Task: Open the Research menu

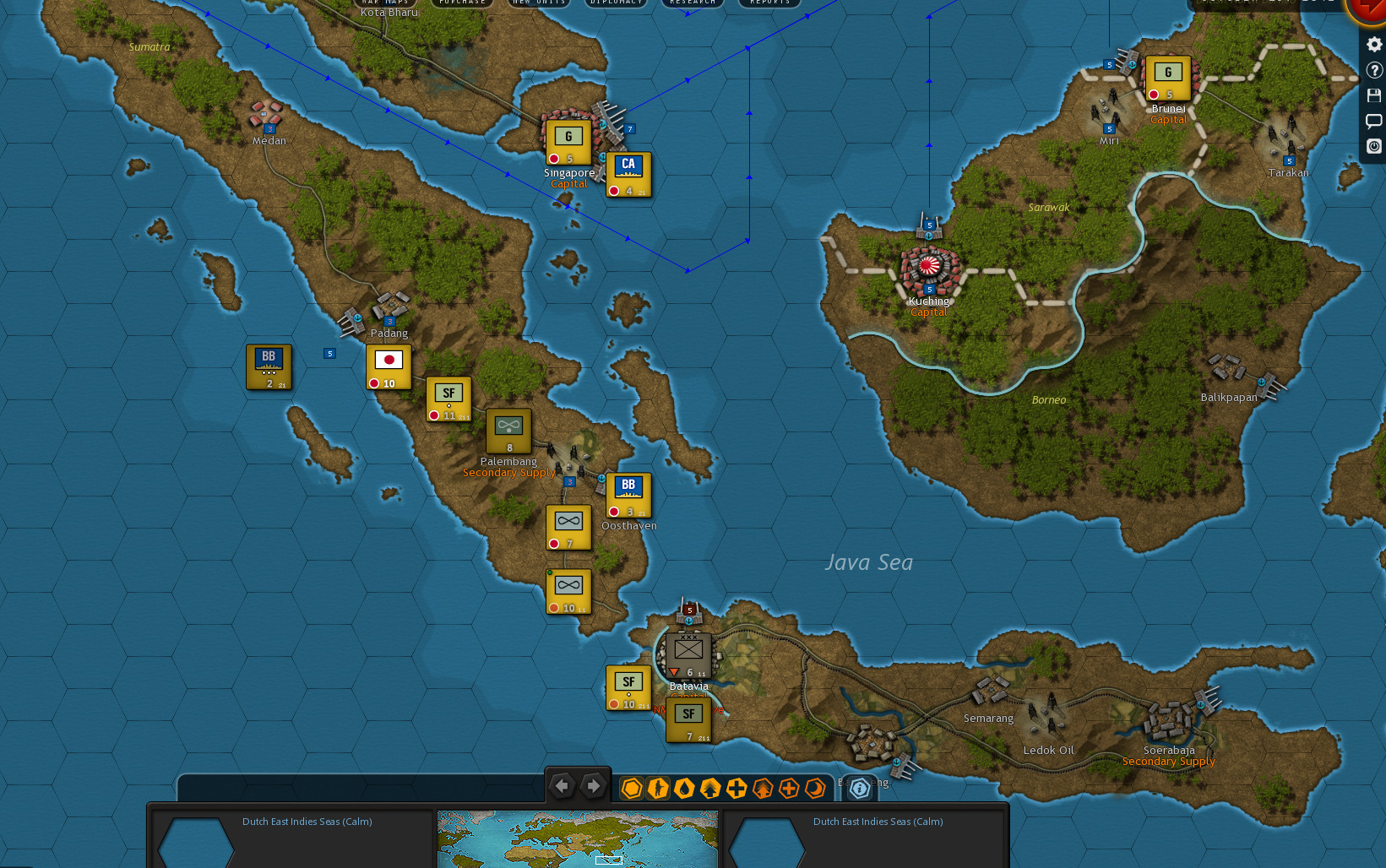Action: click(692, 3)
